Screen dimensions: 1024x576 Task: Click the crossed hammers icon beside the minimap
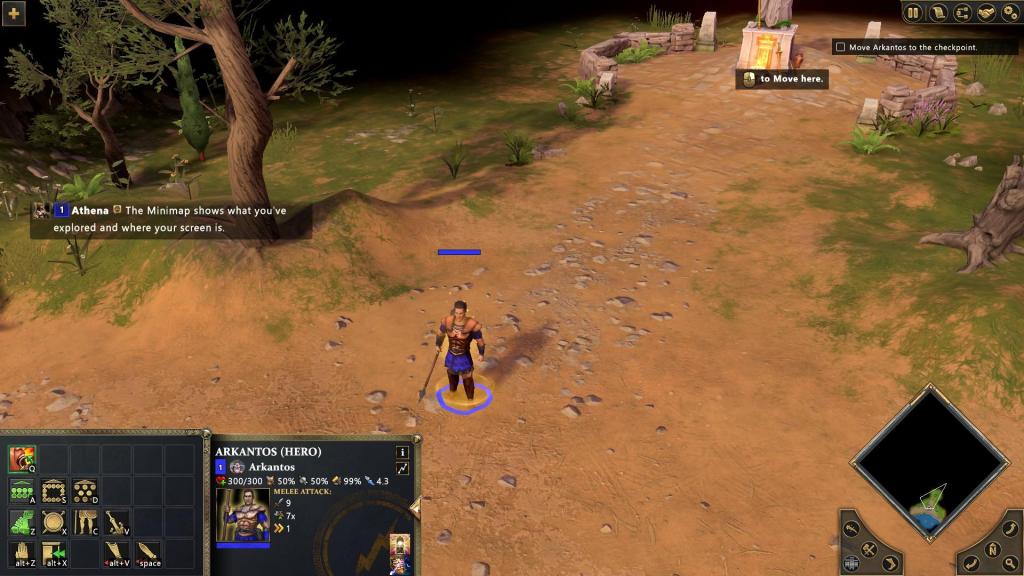click(x=870, y=551)
